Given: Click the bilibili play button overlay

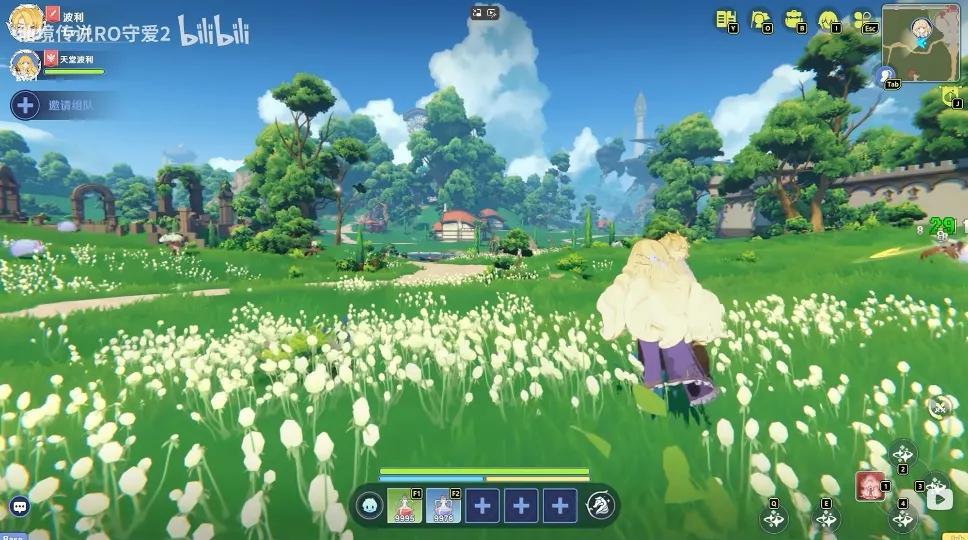Looking at the screenshot, I should 940,497.
